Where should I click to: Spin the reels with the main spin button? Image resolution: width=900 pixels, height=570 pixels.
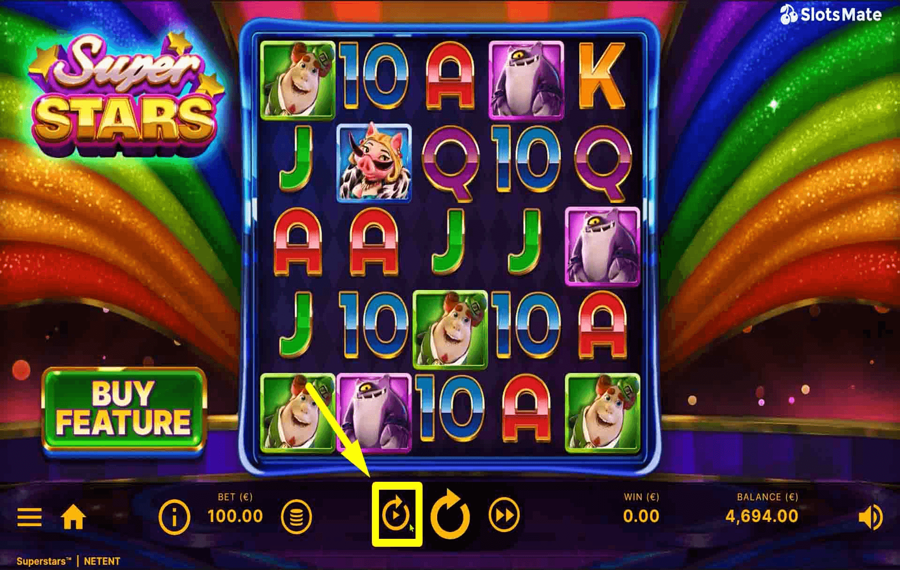[x=450, y=516]
